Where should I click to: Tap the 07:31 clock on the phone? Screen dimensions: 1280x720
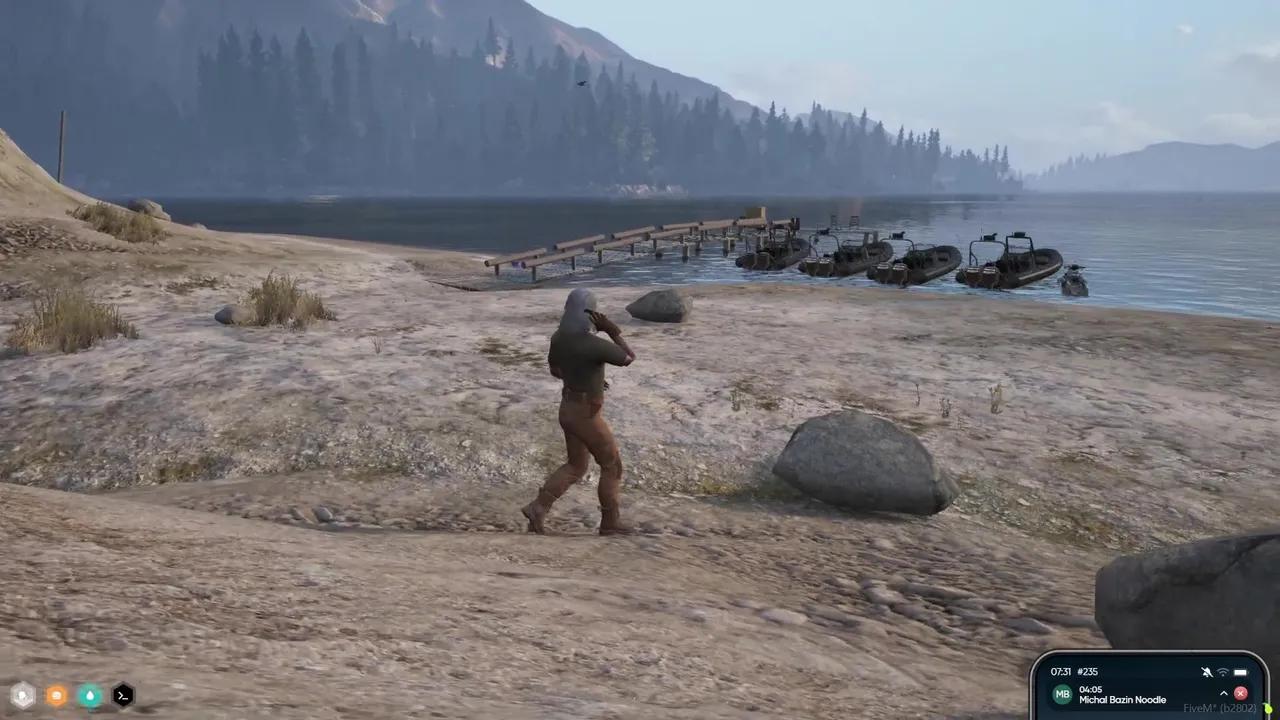click(x=1061, y=671)
